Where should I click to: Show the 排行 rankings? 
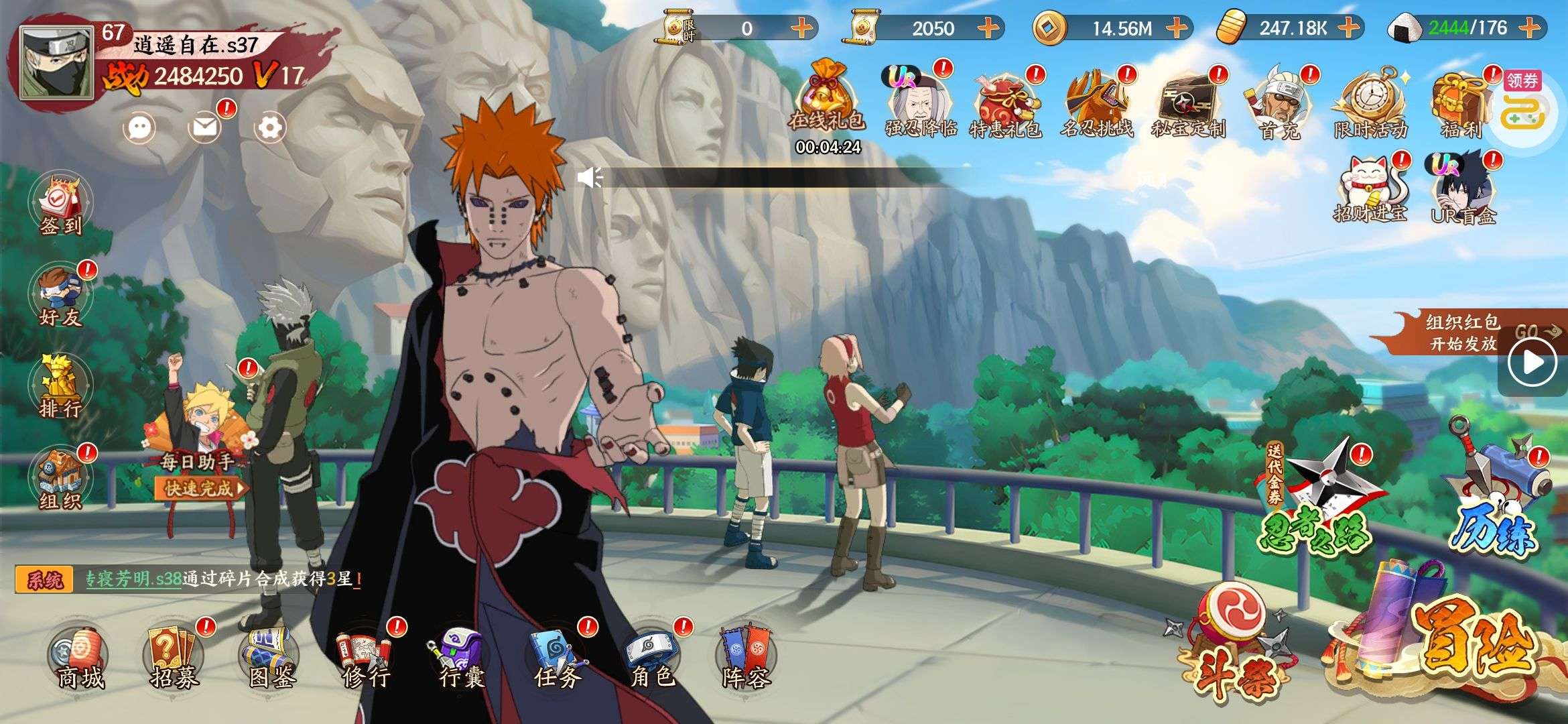[x=60, y=387]
